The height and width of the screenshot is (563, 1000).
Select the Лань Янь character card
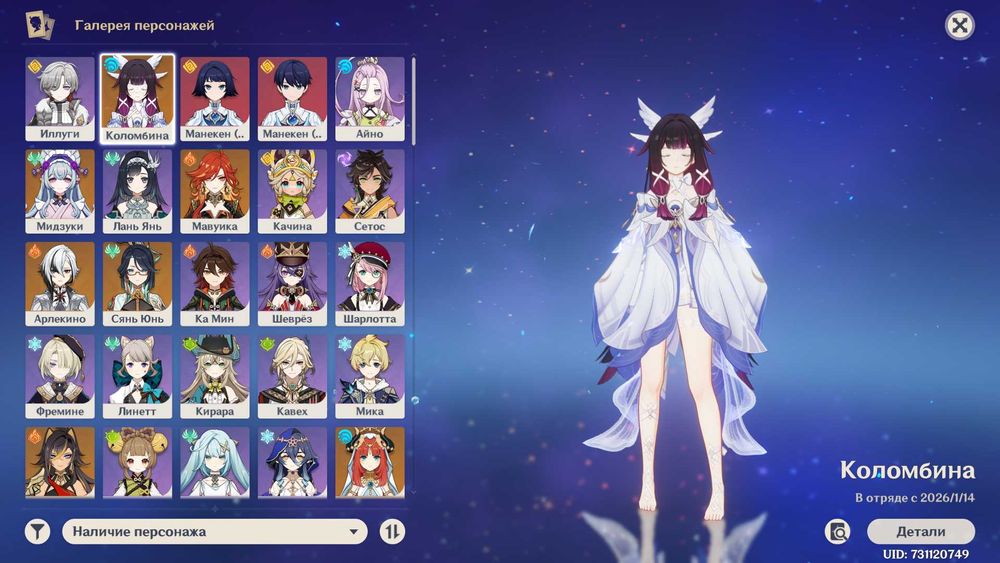pos(138,192)
